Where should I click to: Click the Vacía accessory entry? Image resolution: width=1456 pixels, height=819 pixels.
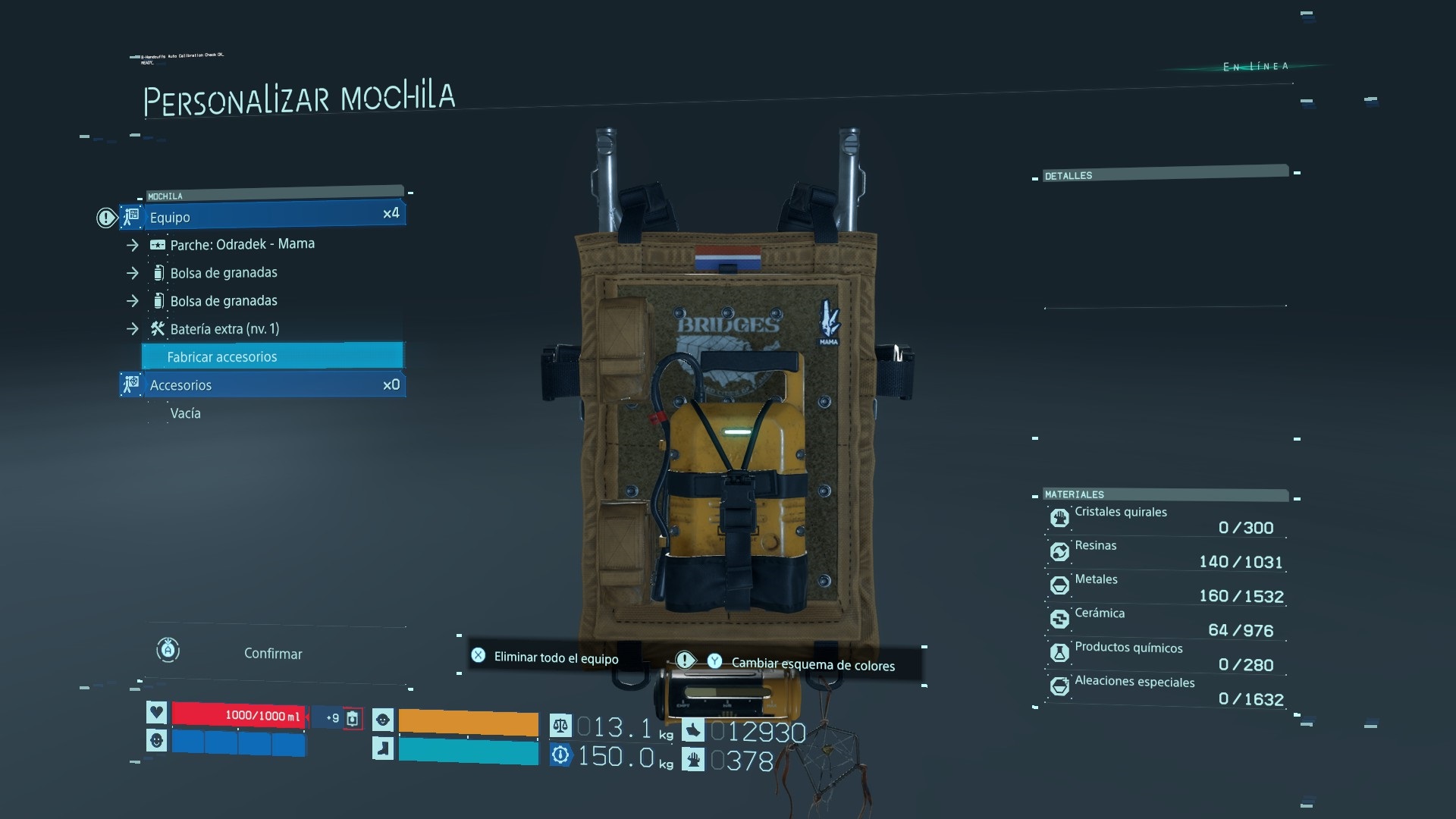(x=186, y=413)
